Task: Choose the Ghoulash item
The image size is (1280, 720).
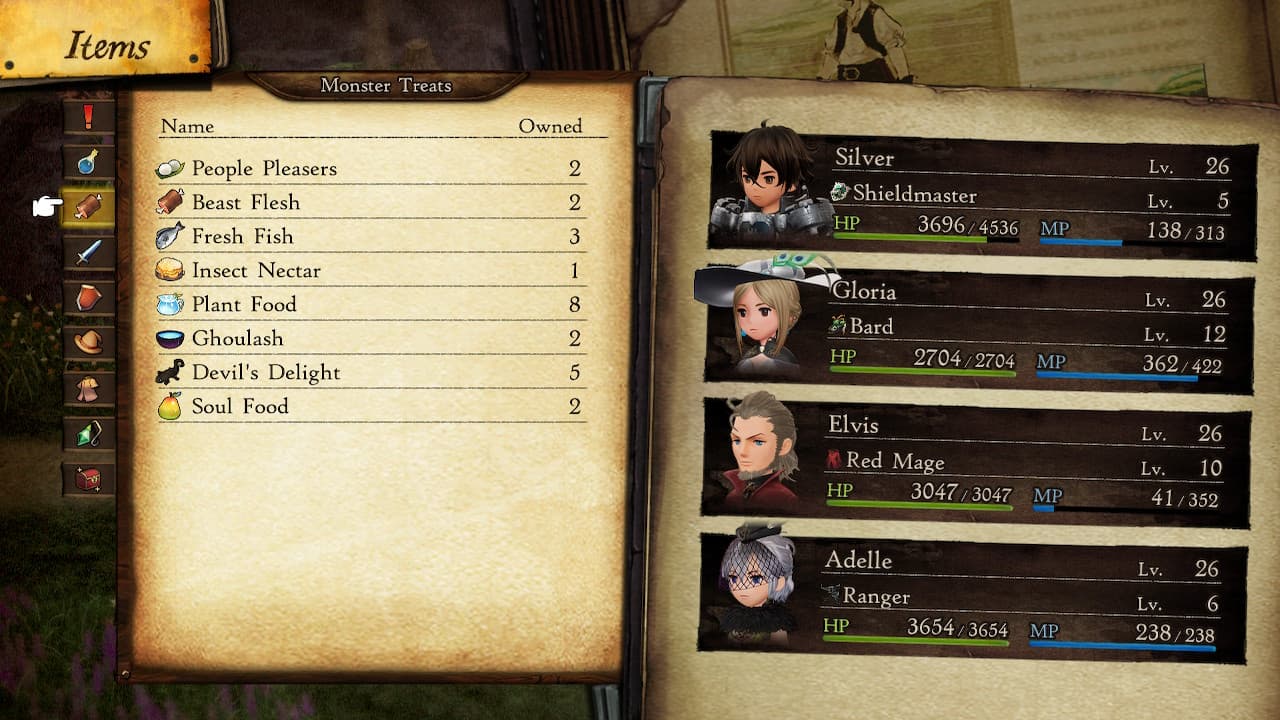Action: pyautogui.click(x=370, y=338)
